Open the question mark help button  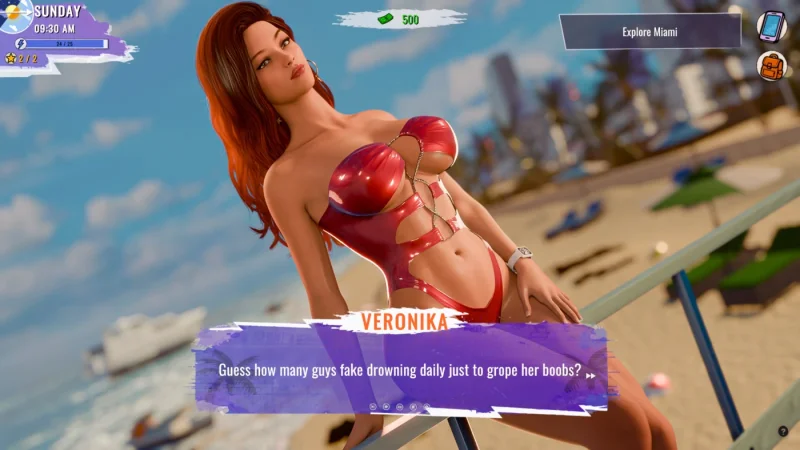click(x=783, y=431)
